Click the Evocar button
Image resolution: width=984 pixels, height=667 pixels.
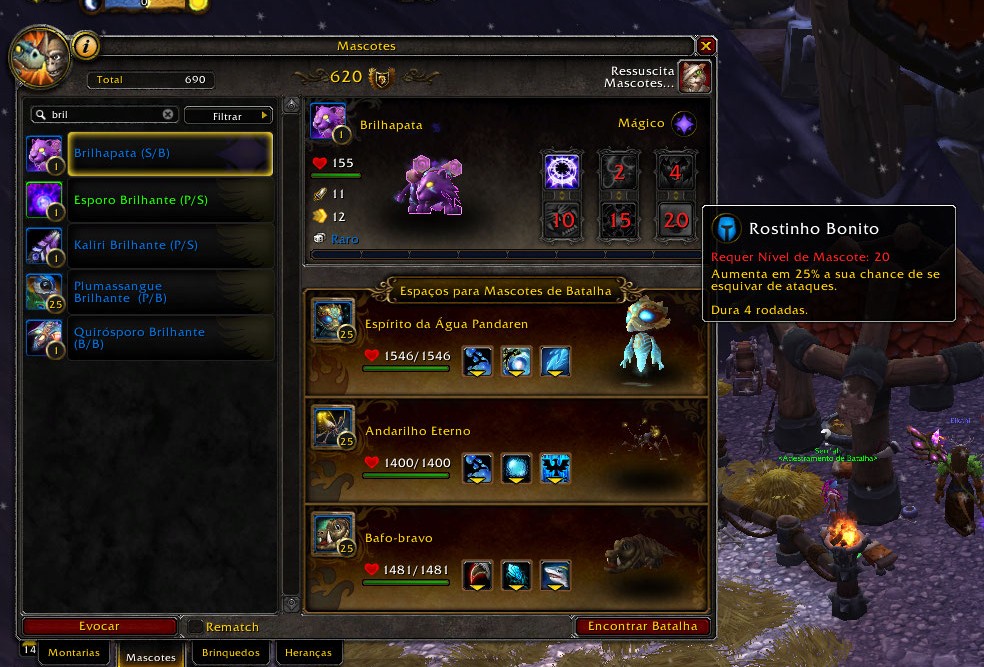99,626
